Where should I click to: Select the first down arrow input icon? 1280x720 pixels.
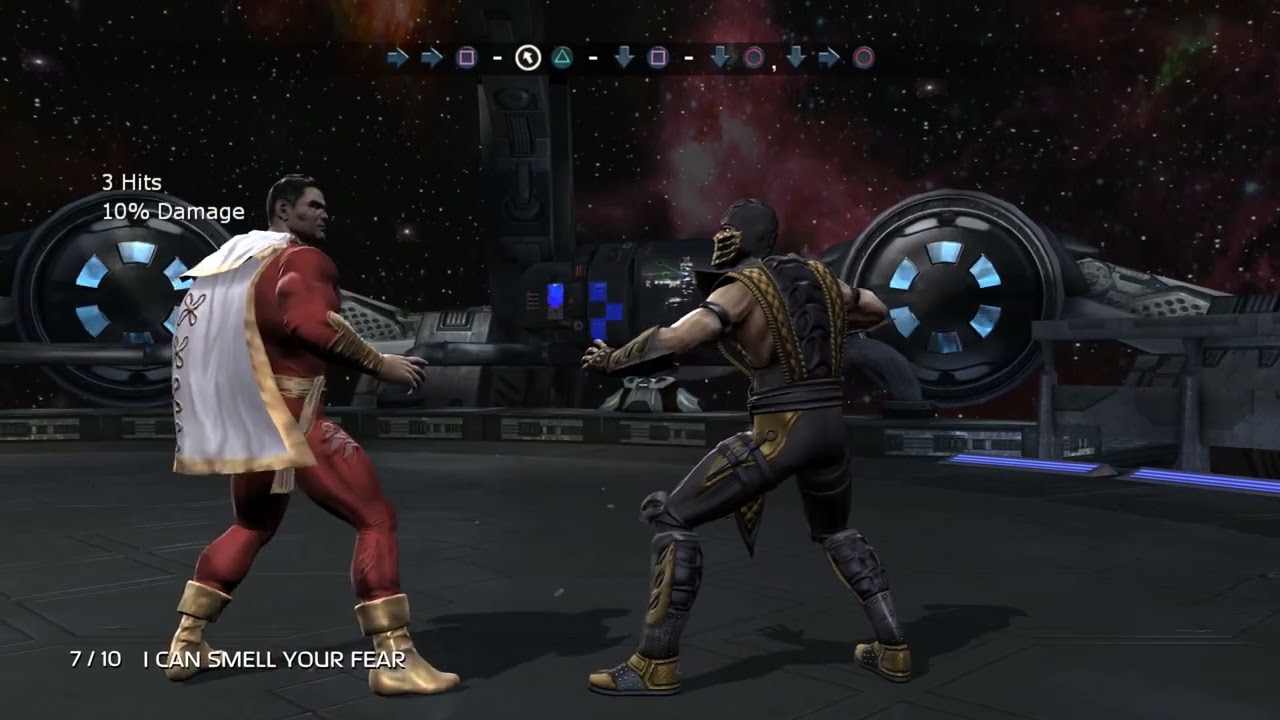623,58
